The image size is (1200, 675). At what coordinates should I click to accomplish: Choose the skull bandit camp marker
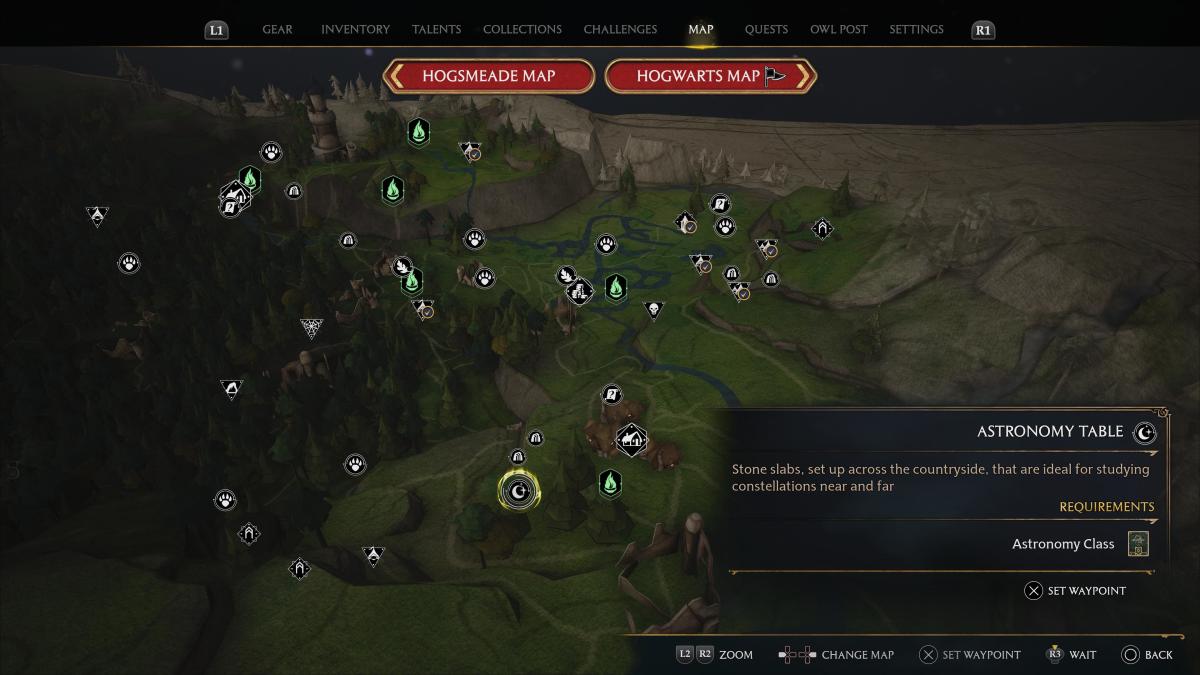pyautogui.click(x=654, y=310)
